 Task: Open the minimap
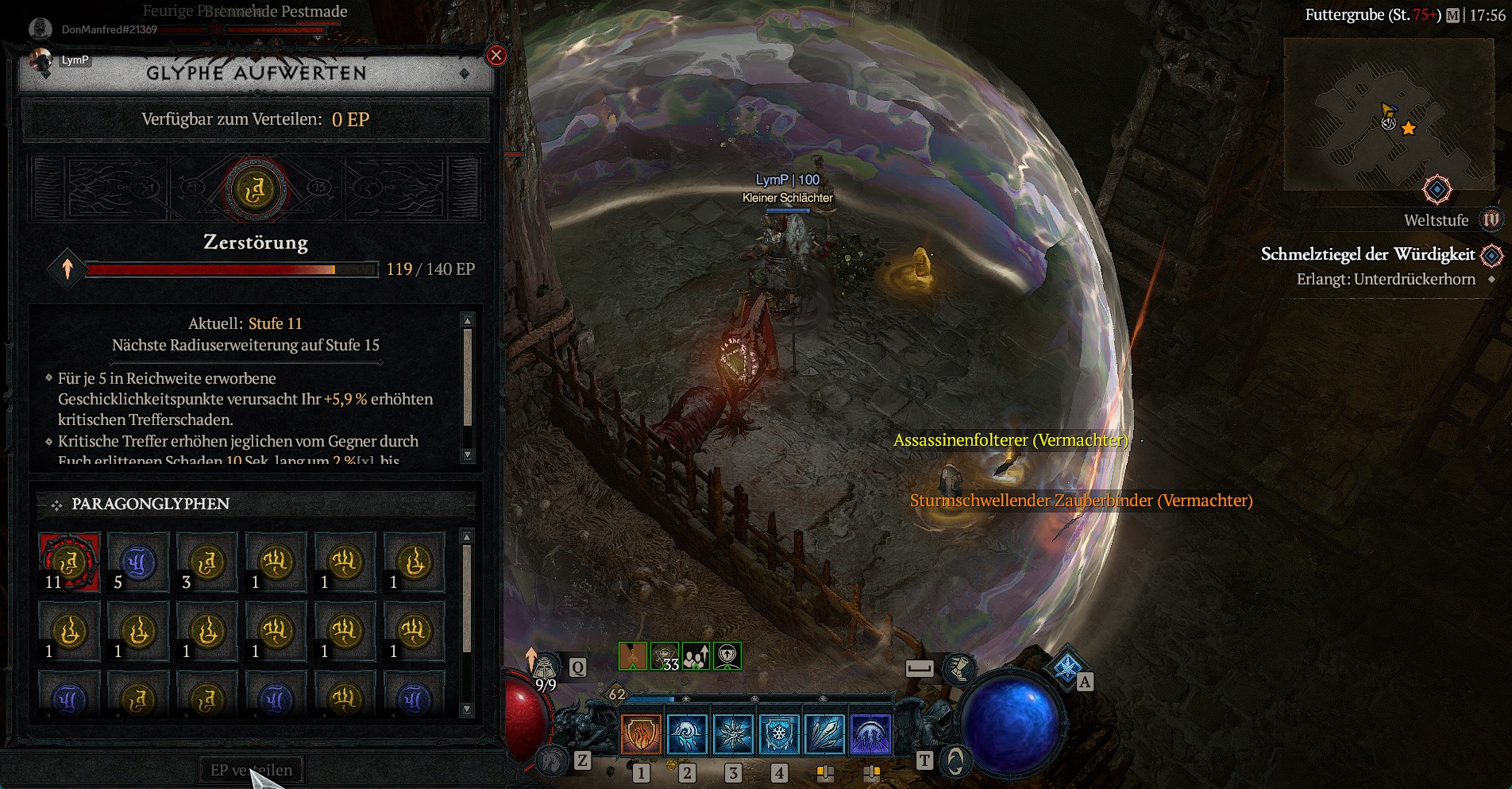click(x=1388, y=115)
